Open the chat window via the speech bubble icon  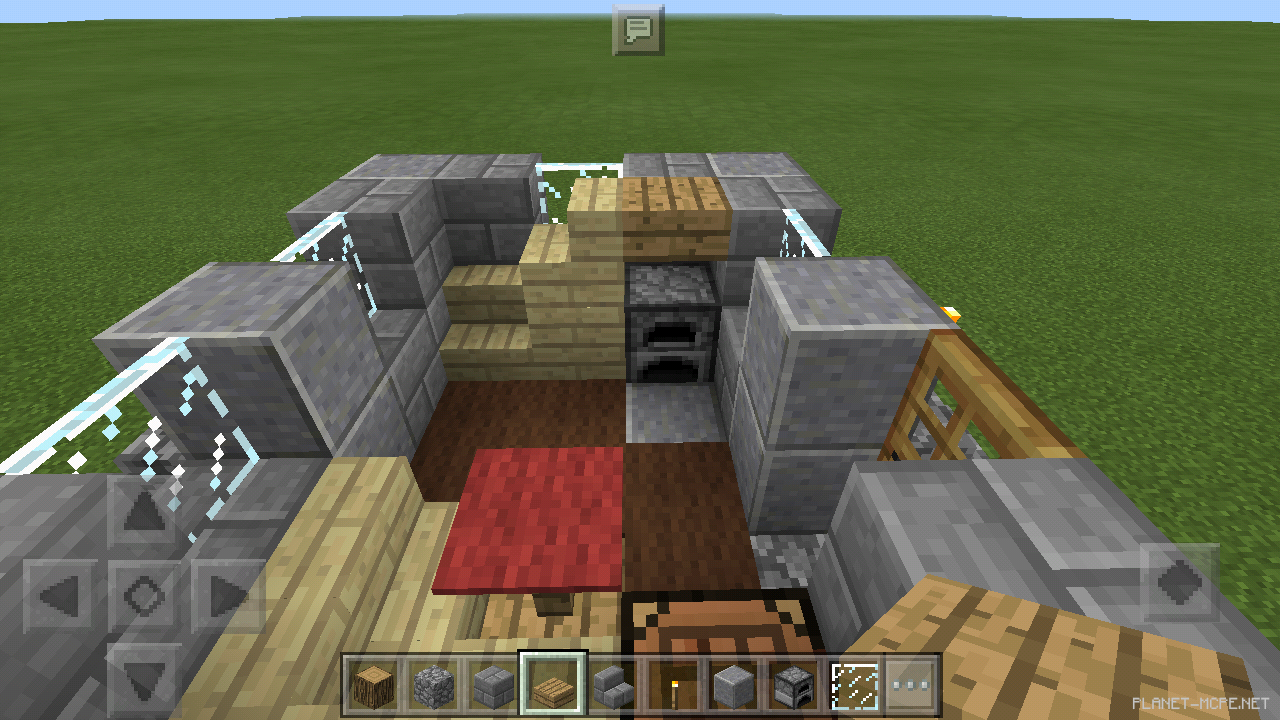[x=640, y=29]
